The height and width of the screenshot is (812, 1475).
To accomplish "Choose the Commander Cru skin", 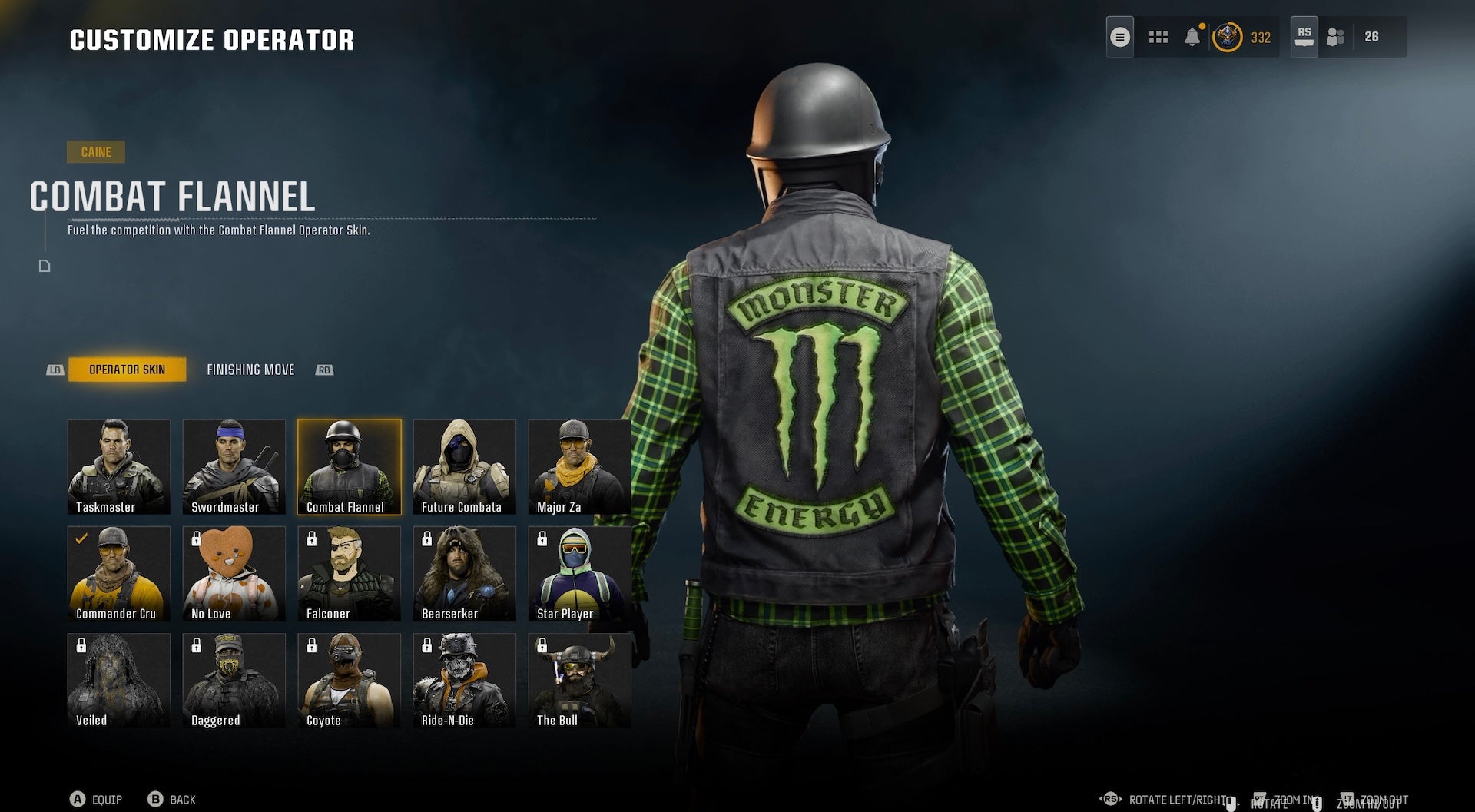I will coord(119,573).
